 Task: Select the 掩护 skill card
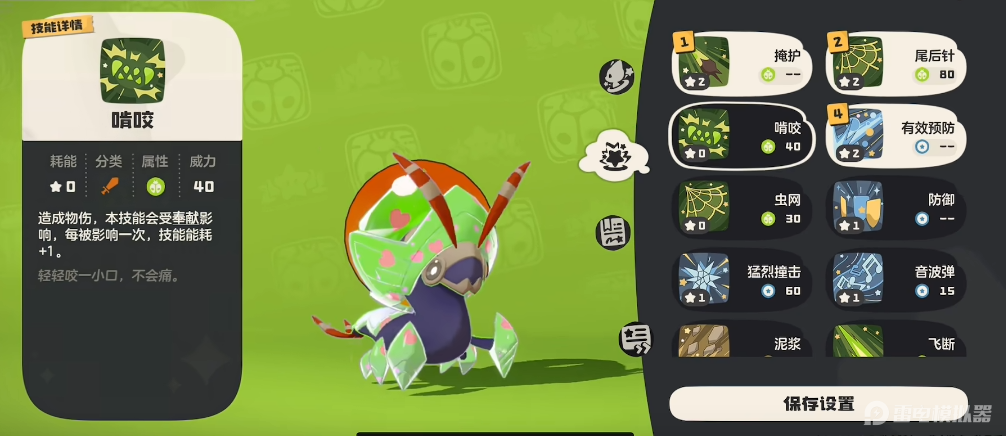click(741, 62)
